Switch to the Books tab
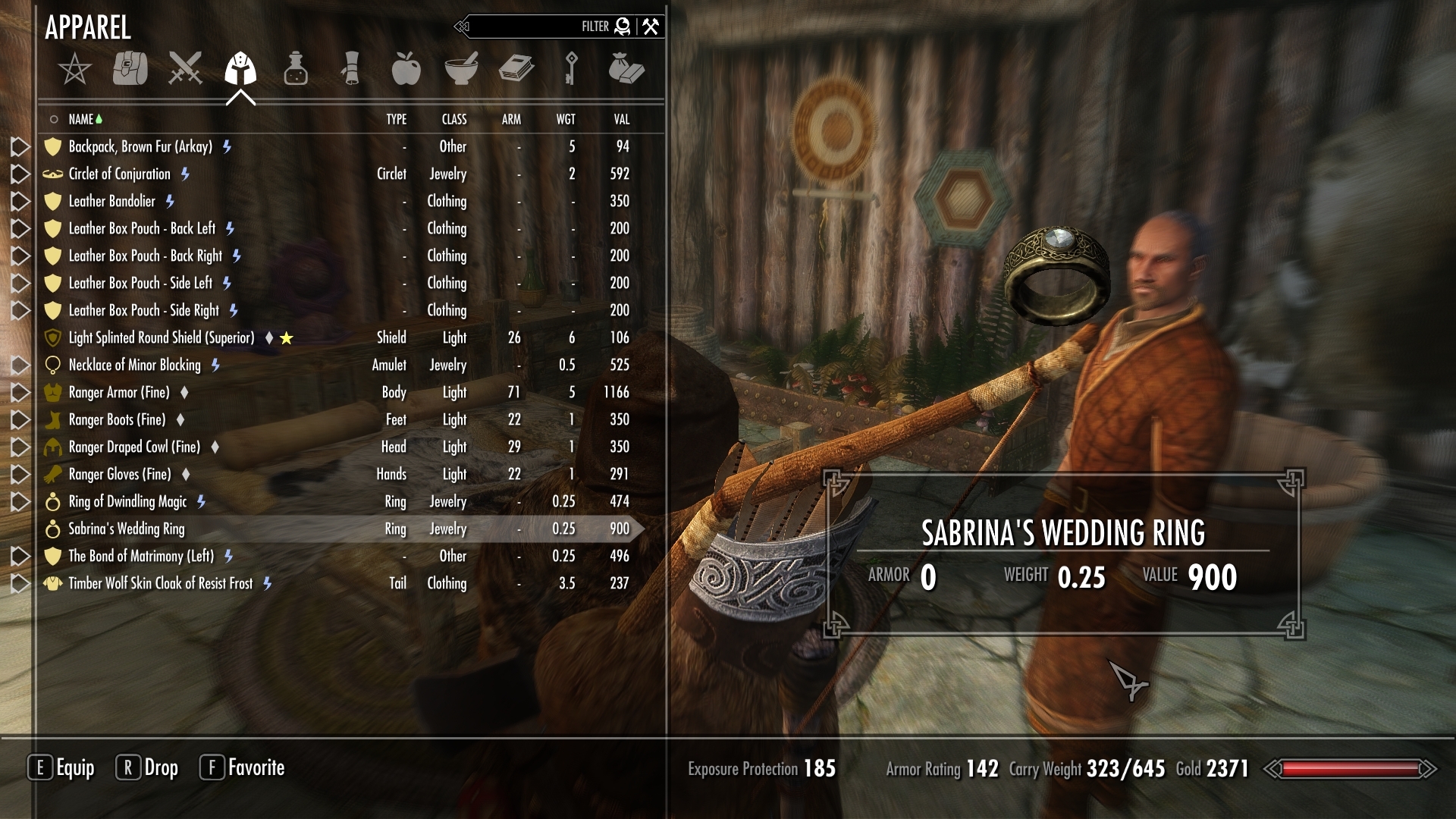Screen dimensions: 1456x819 pyautogui.click(x=516, y=69)
